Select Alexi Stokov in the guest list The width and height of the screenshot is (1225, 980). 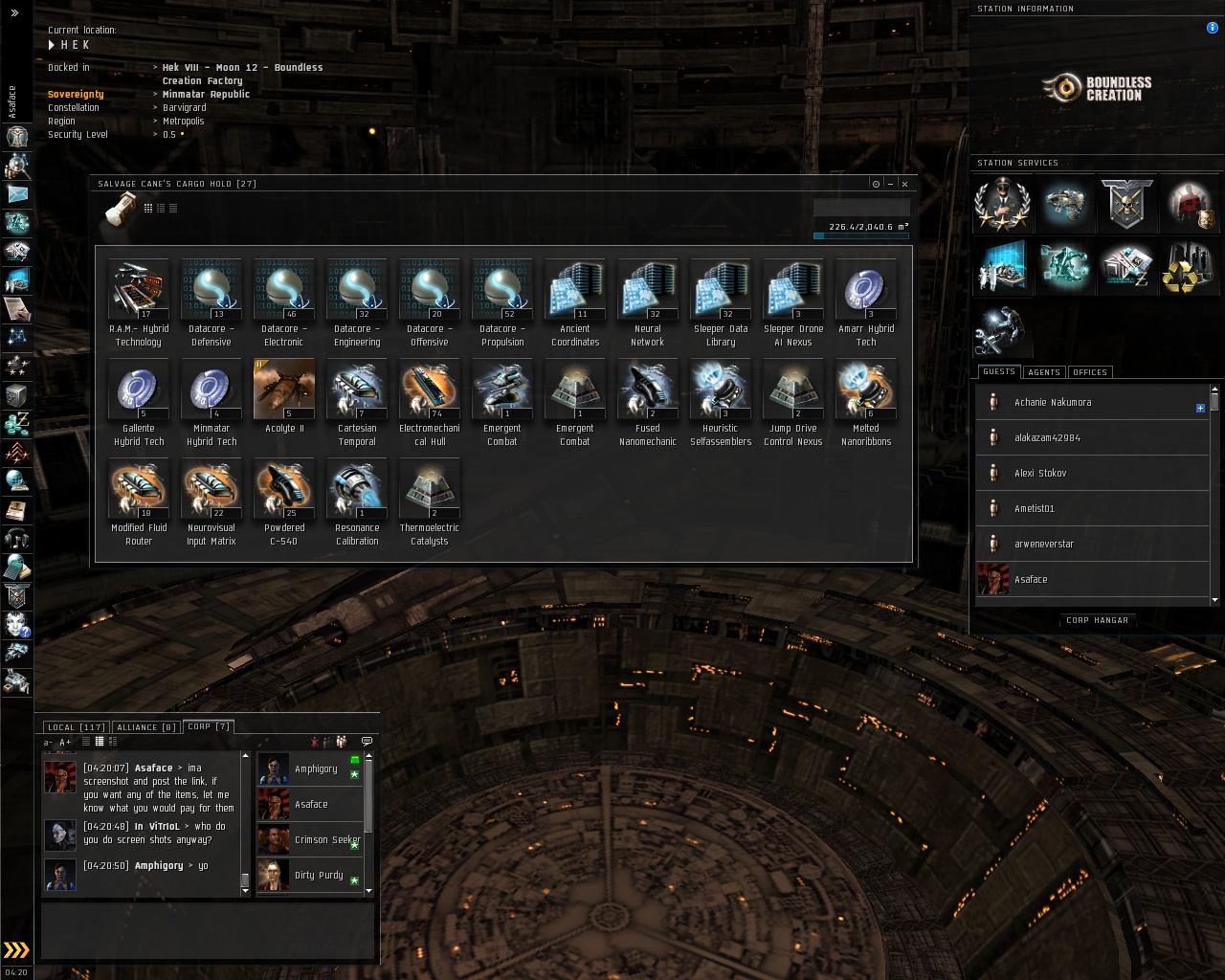point(1040,474)
